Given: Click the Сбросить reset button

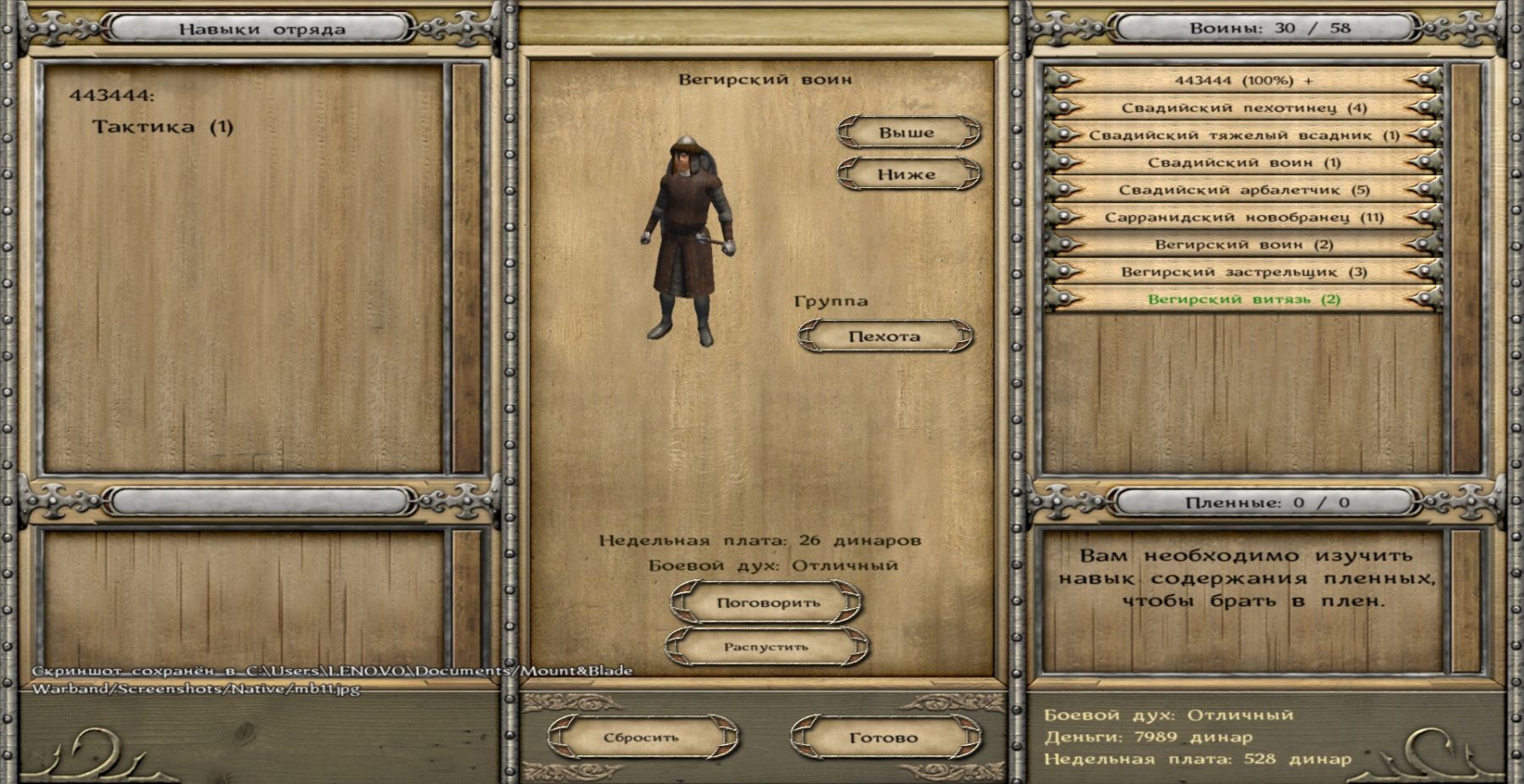Looking at the screenshot, I should [642, 737].
